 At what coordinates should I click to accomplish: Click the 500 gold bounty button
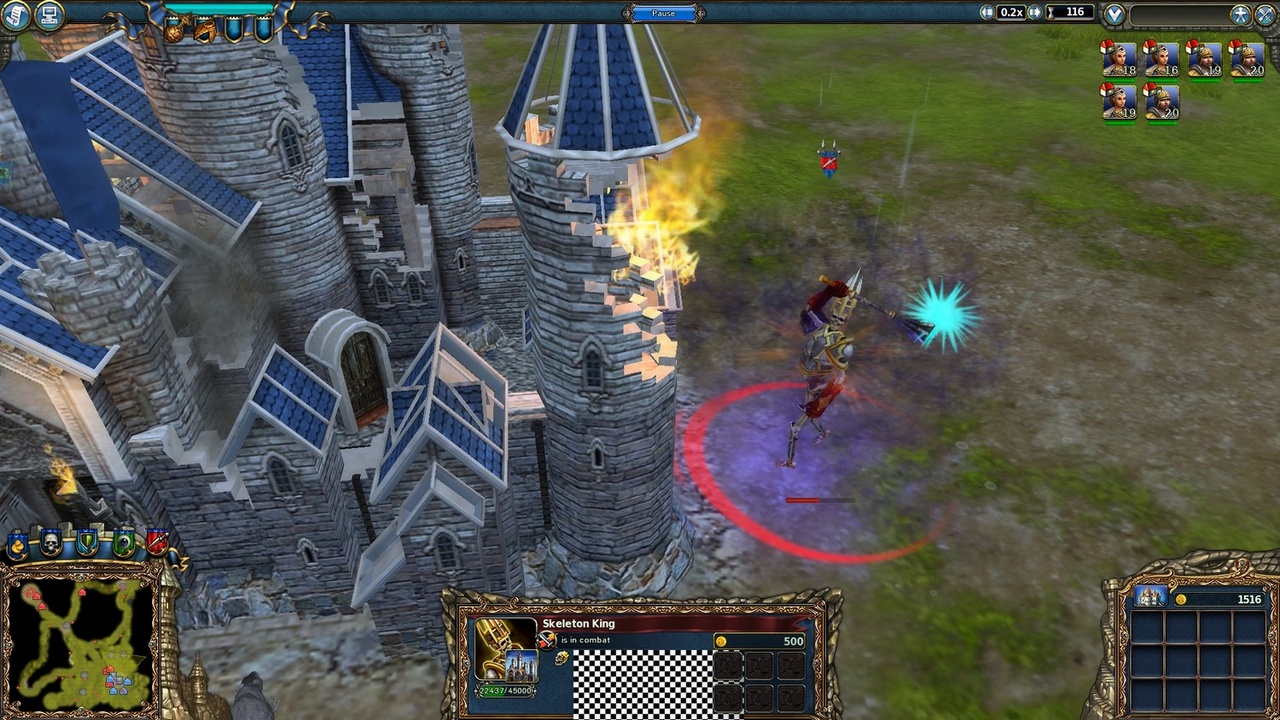click(x=761, y=639)
